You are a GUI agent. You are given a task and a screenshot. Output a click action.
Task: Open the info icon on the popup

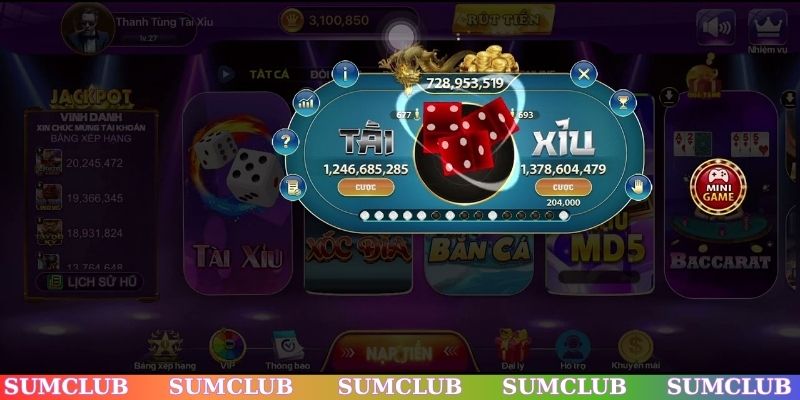click(x=347, y=72)
